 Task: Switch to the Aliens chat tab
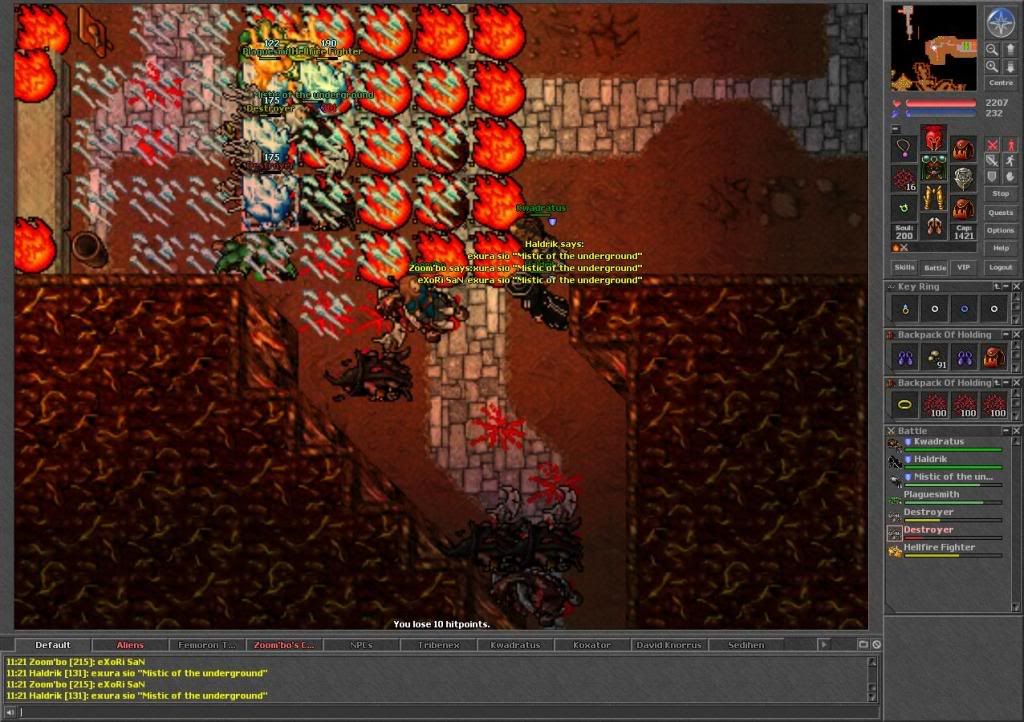[x=130, y=645]
